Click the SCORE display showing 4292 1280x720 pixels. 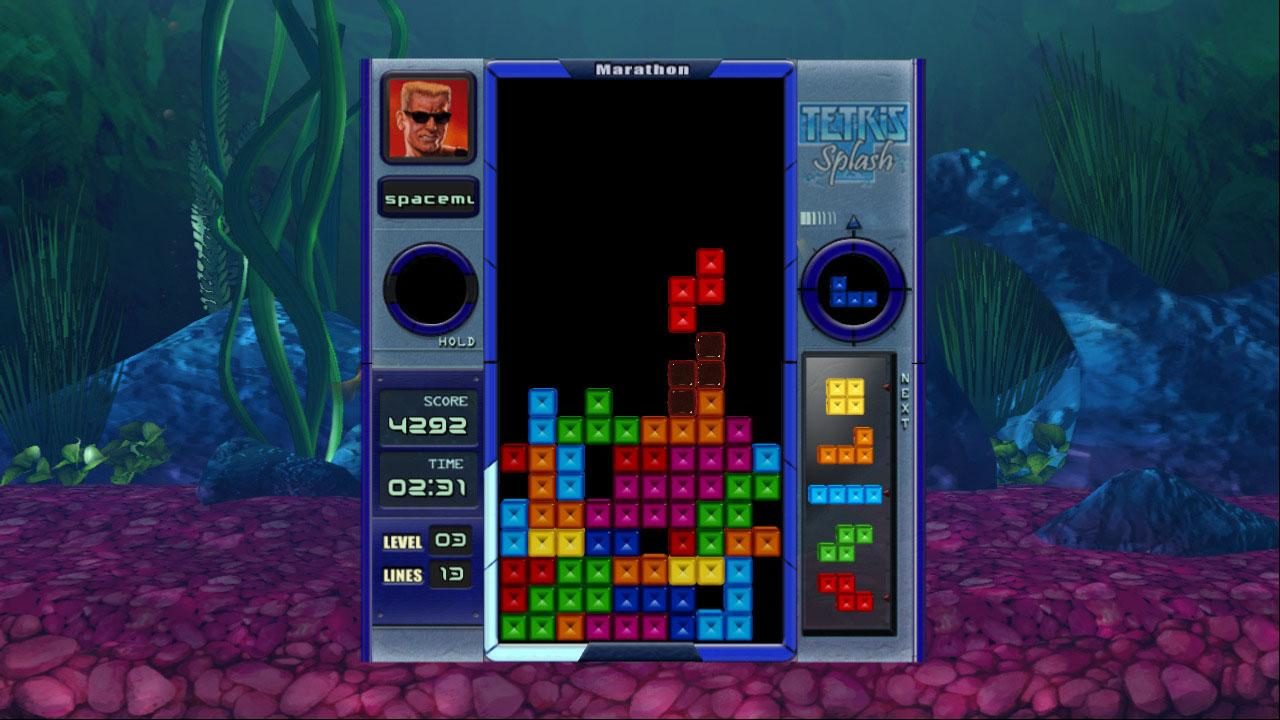(x=429, y=415)
